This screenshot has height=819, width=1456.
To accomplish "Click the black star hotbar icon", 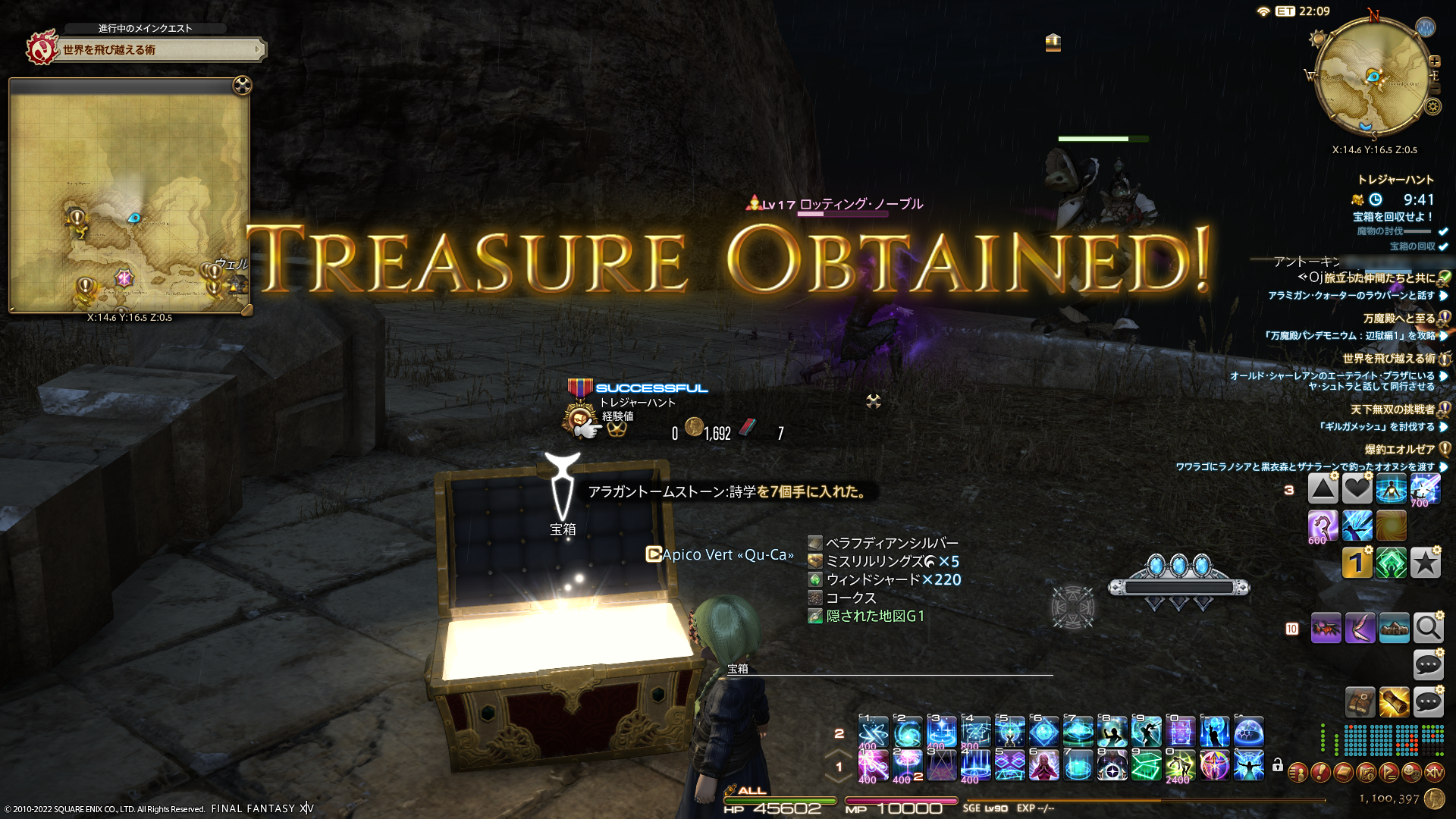I will (x=1425, y=563).
